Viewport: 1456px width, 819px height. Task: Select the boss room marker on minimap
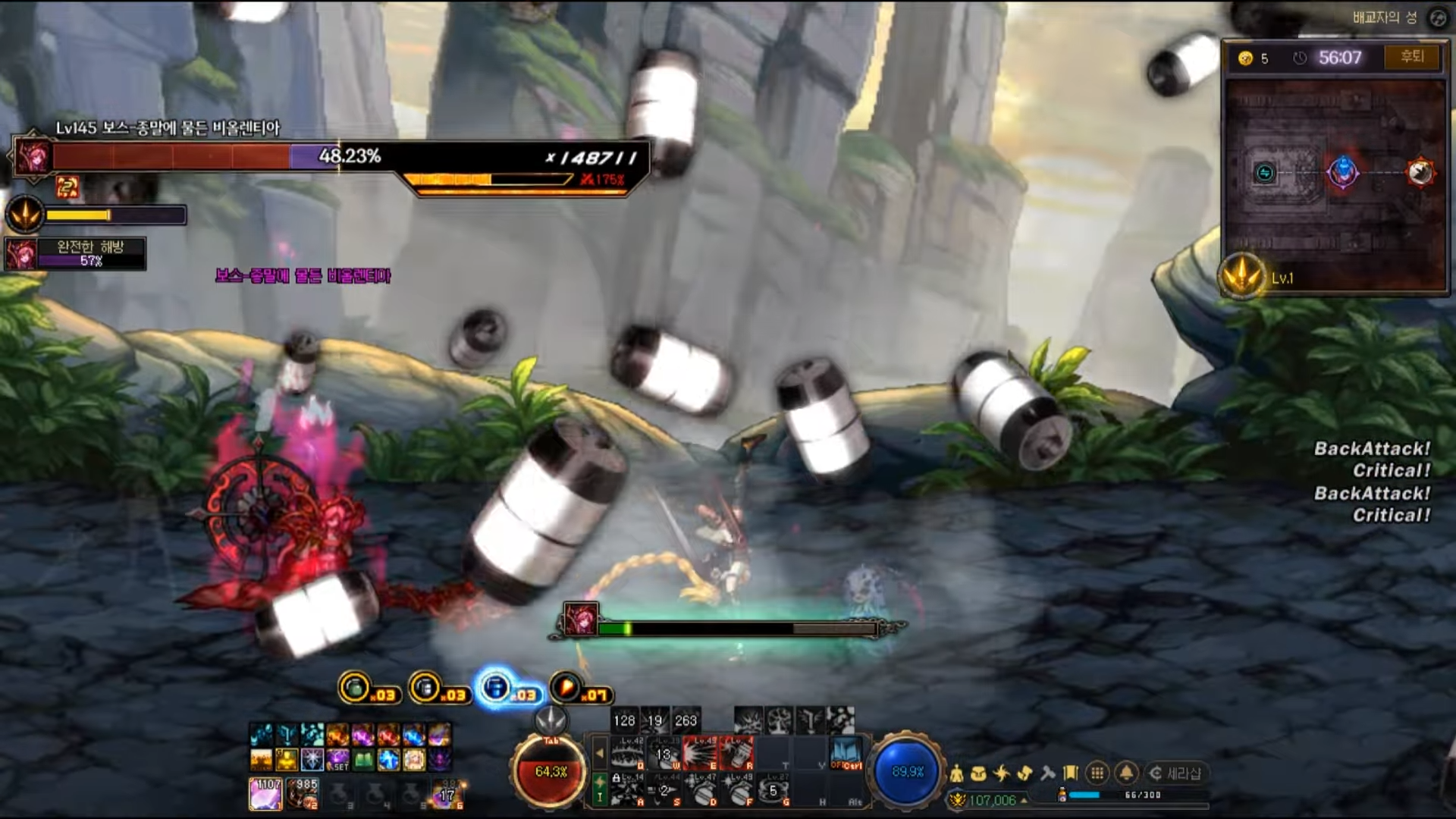(1420, 173)
